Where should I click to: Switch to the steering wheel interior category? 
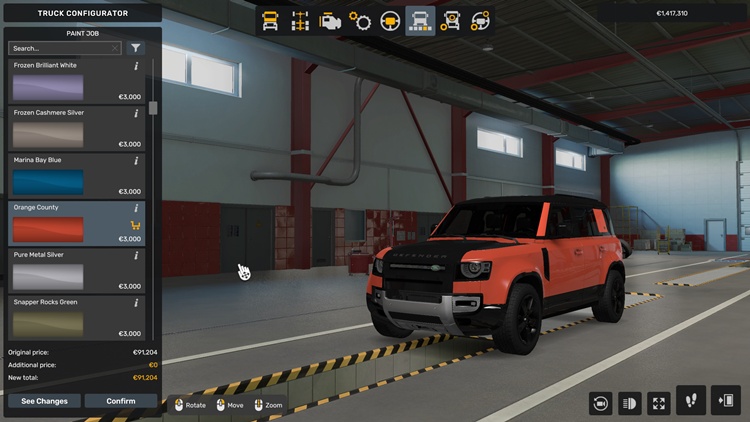pos(390,21)
